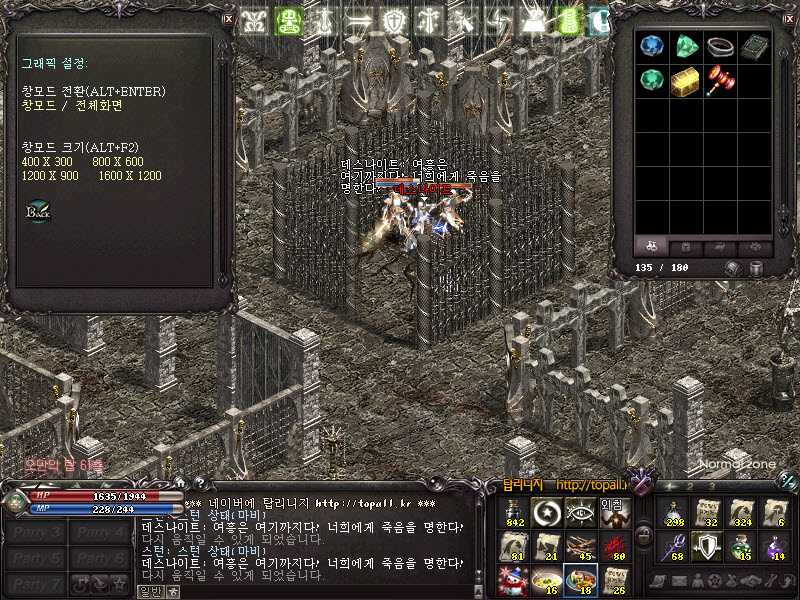Switch to hotbar page 2
800x600 pixels.
(x=688, y=487)
